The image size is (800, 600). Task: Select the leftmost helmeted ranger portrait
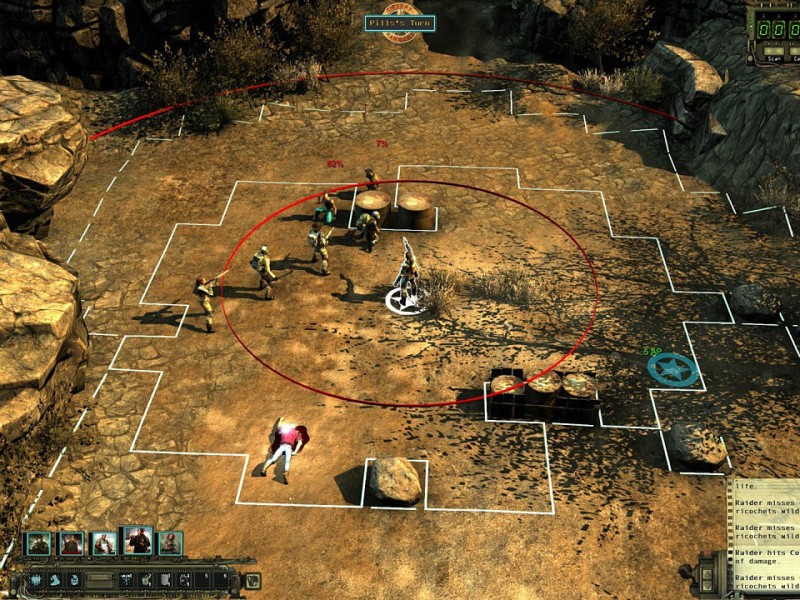pyautogui.click(x=38, y=544)
